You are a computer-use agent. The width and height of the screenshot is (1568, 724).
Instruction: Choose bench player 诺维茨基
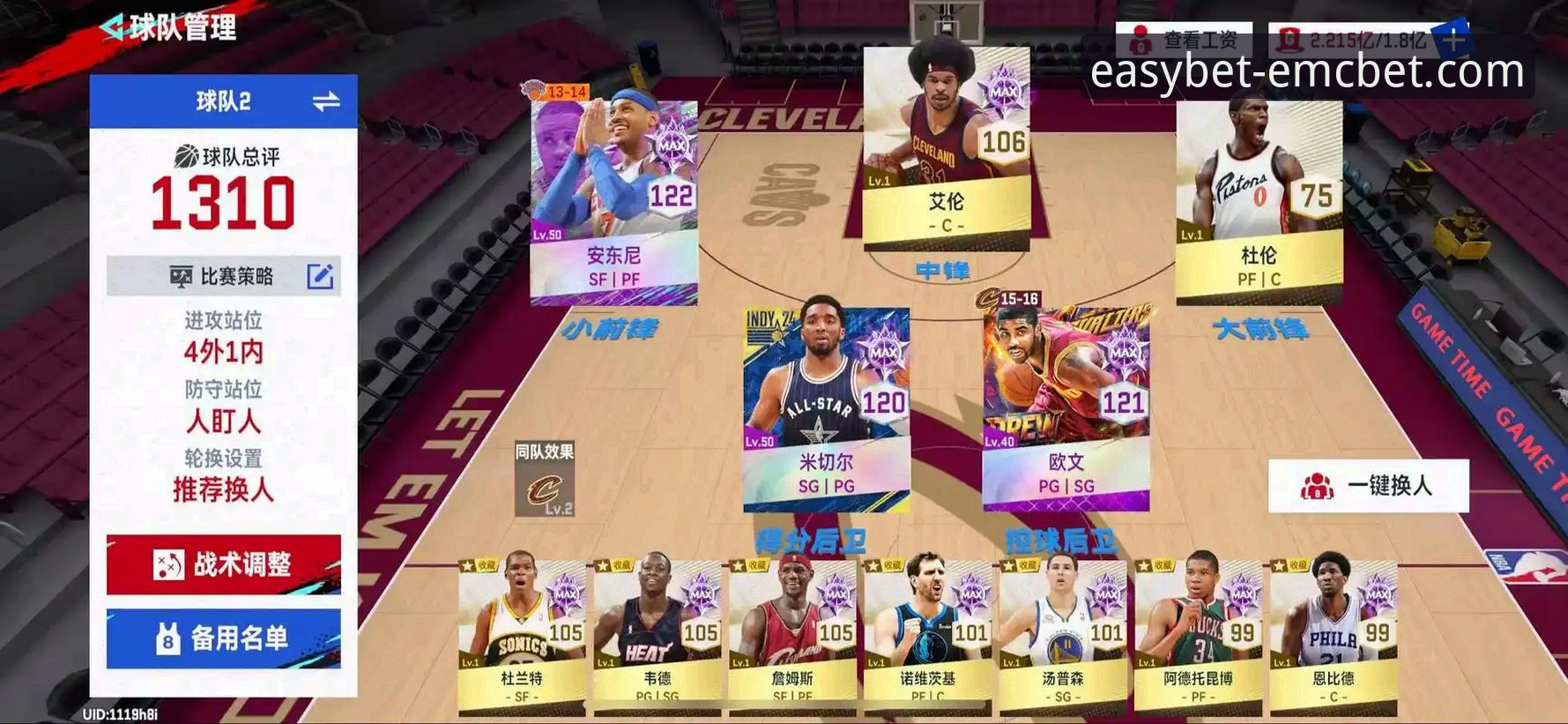click(927, 637)
